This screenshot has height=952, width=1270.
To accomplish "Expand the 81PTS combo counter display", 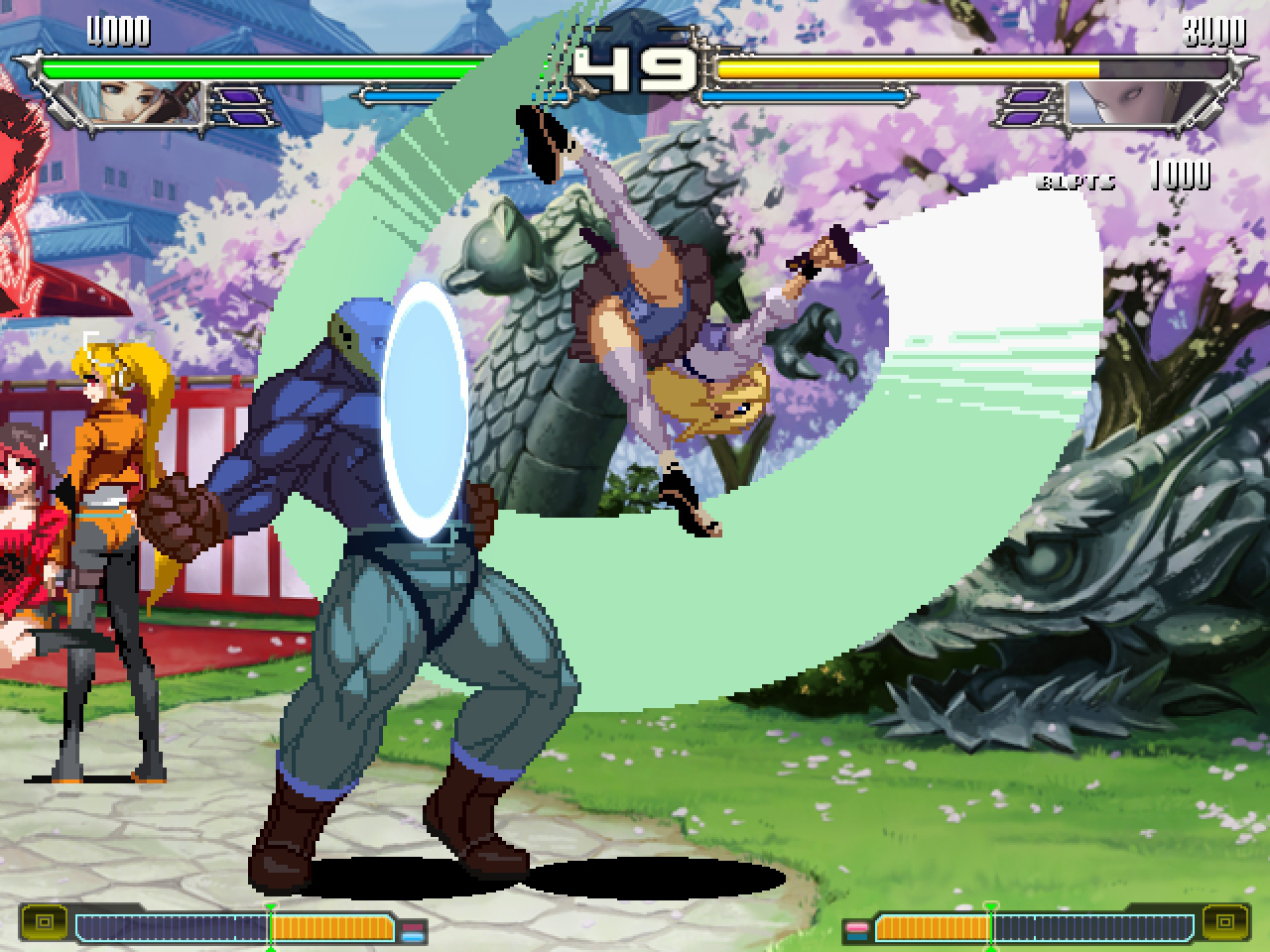I will click(1077, 181).
